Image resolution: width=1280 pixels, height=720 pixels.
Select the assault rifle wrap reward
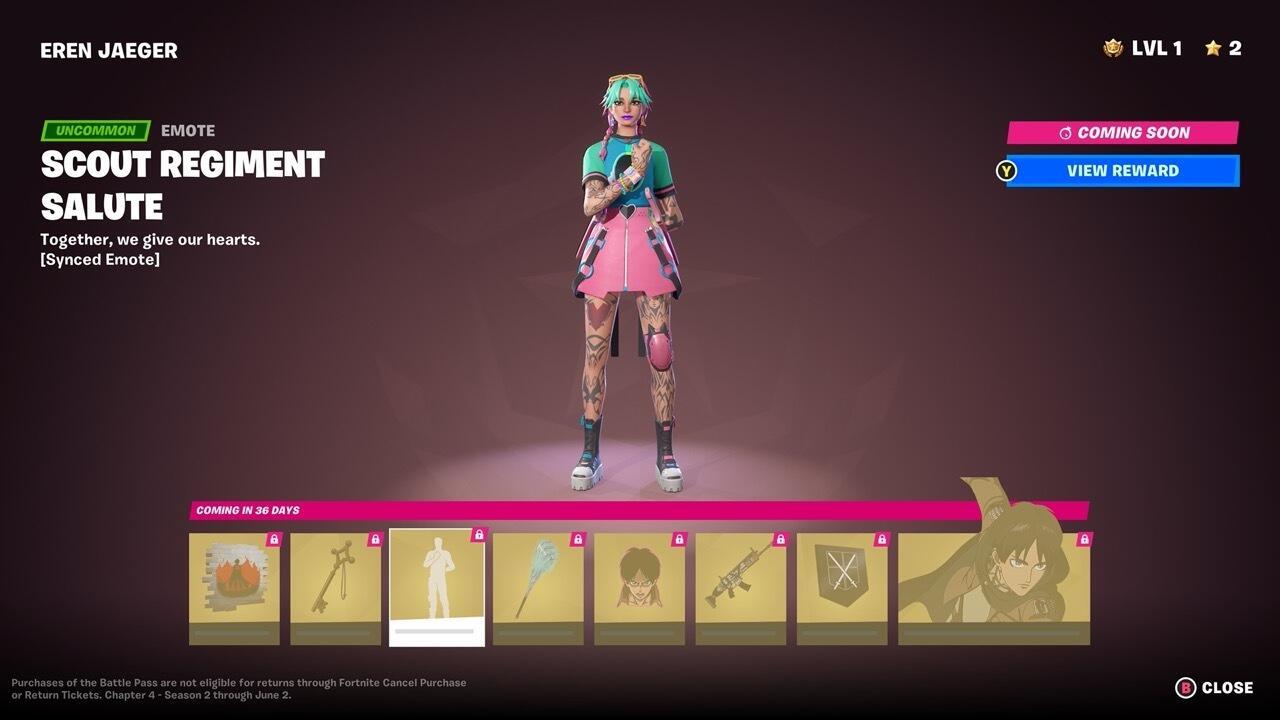pos(741,585)
